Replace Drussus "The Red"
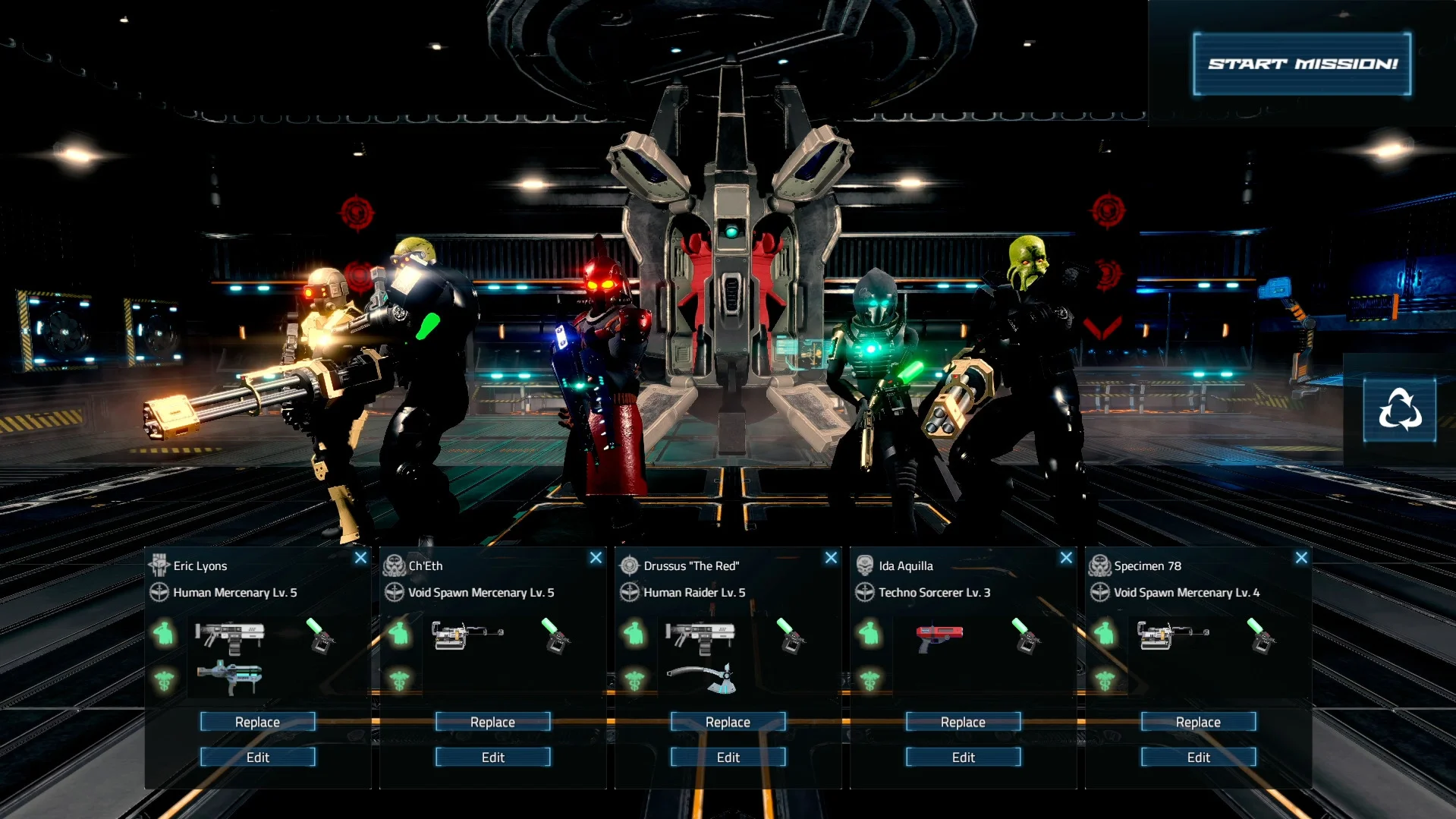The image size is (1456, 819). click(728, 722)
